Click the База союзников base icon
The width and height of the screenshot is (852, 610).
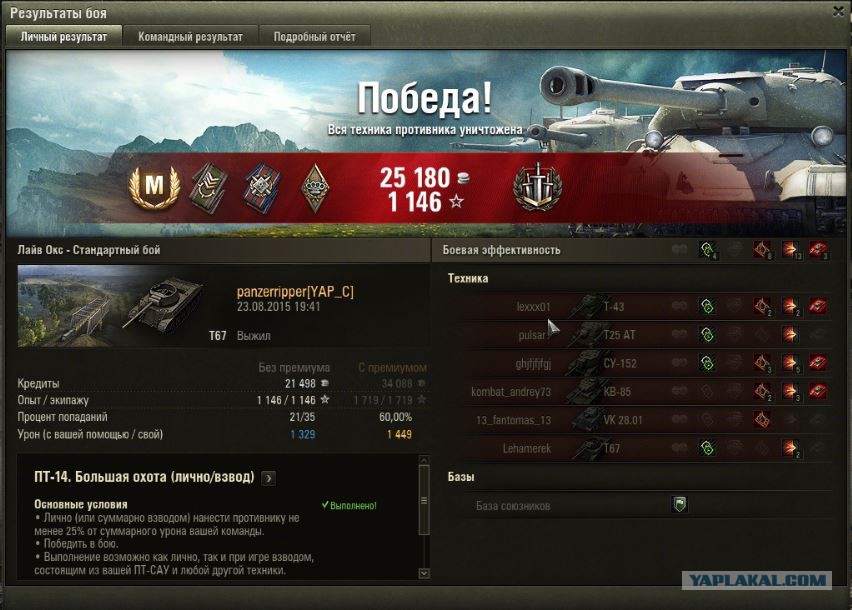coord(679,506)
